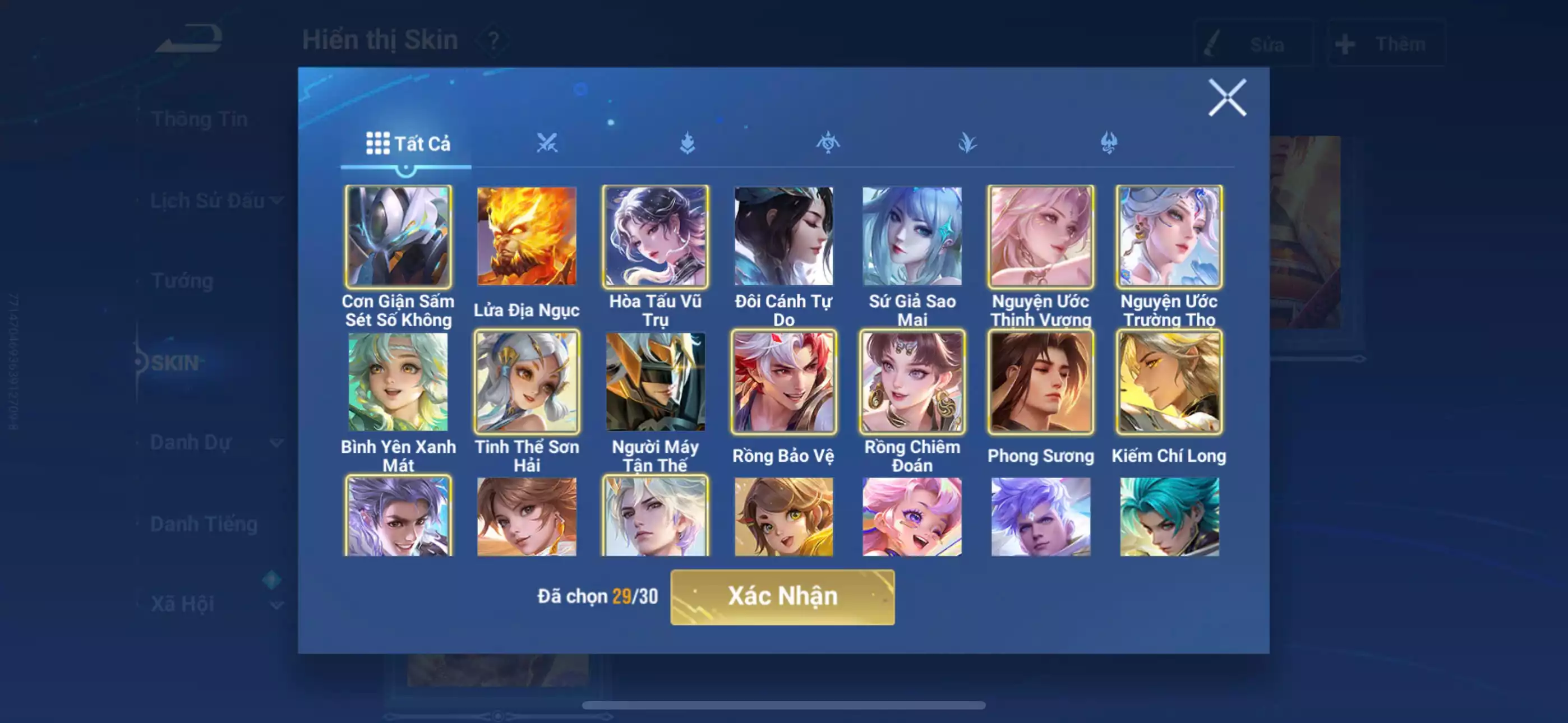Open the help question mark next to Hiển thị Skin
This screenshot has height=723, width=1568.
494,41
